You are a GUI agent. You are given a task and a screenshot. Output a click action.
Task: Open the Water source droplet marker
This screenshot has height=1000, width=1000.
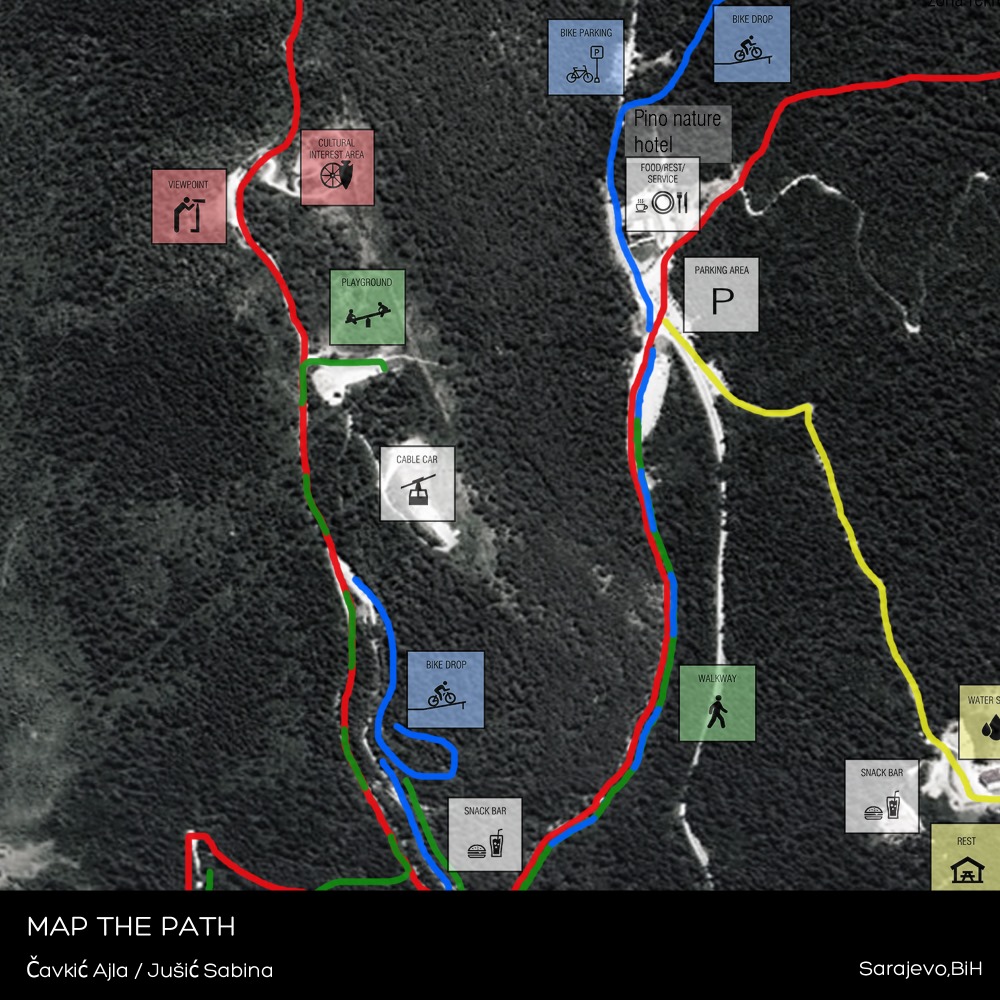click(981, 721)
